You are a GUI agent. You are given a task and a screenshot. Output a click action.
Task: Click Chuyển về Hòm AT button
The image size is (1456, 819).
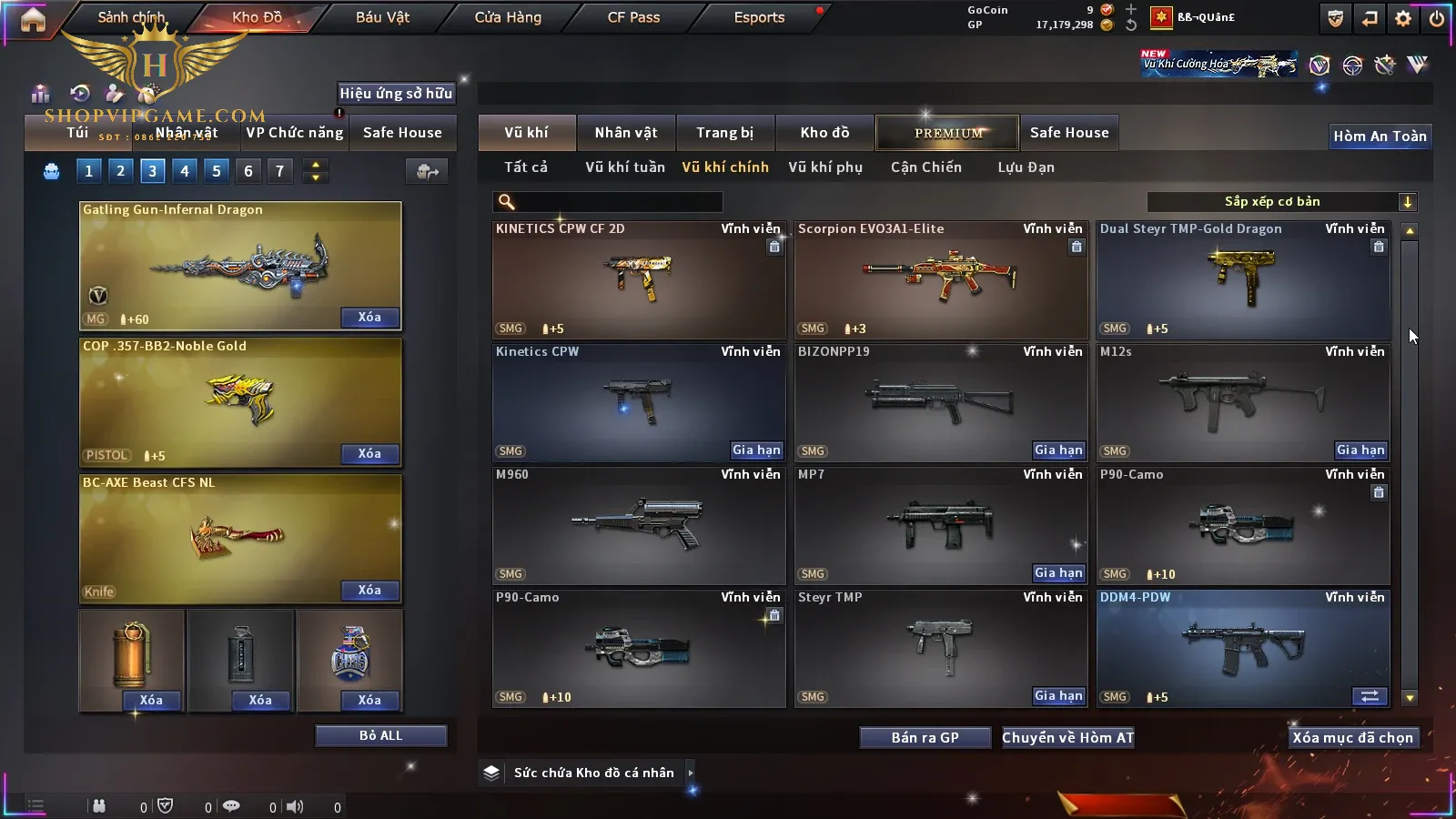point(1067,738)
